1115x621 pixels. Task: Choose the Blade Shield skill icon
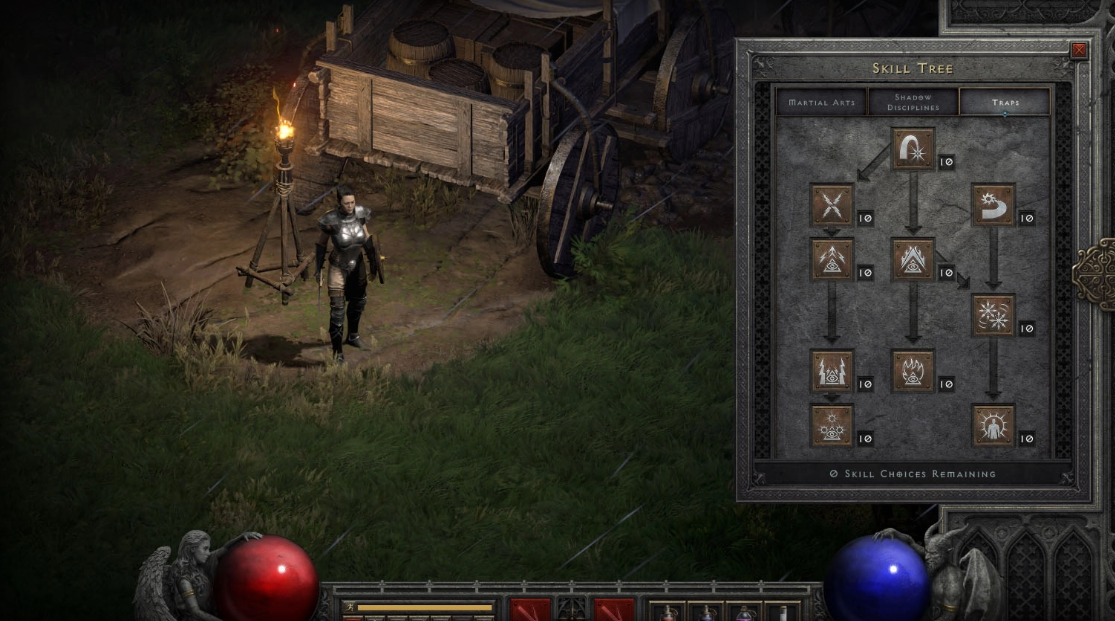click(993, 426)
